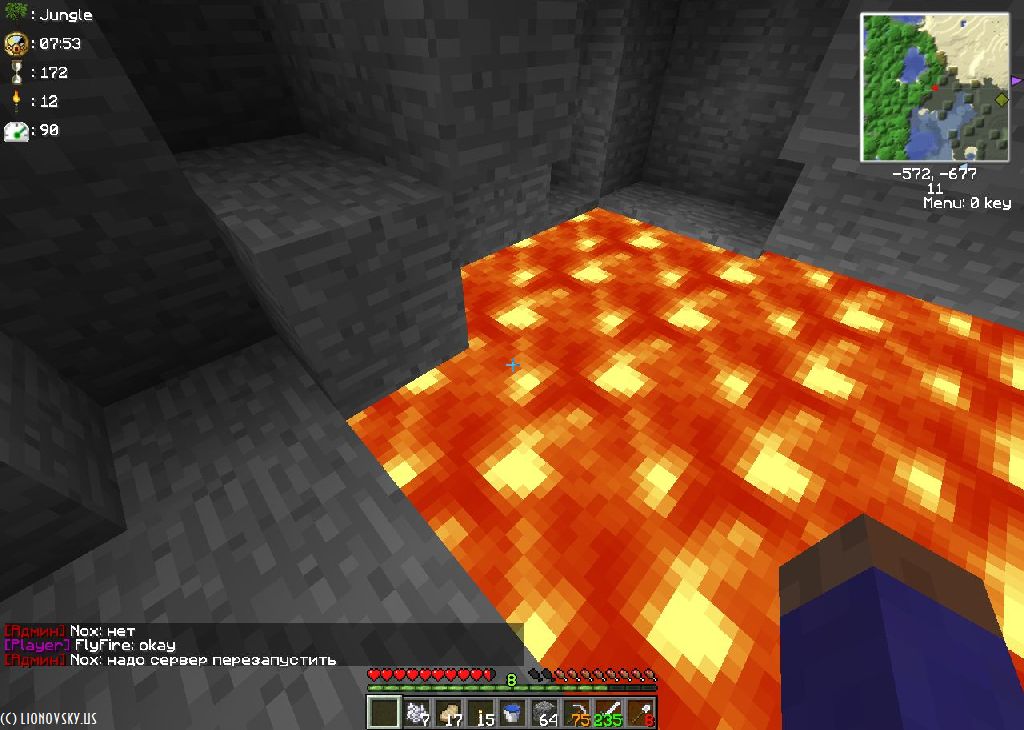Click the speedometer gauge icon
The image size is (1024, 730).
pyautogui.click(x=15, y=130)
